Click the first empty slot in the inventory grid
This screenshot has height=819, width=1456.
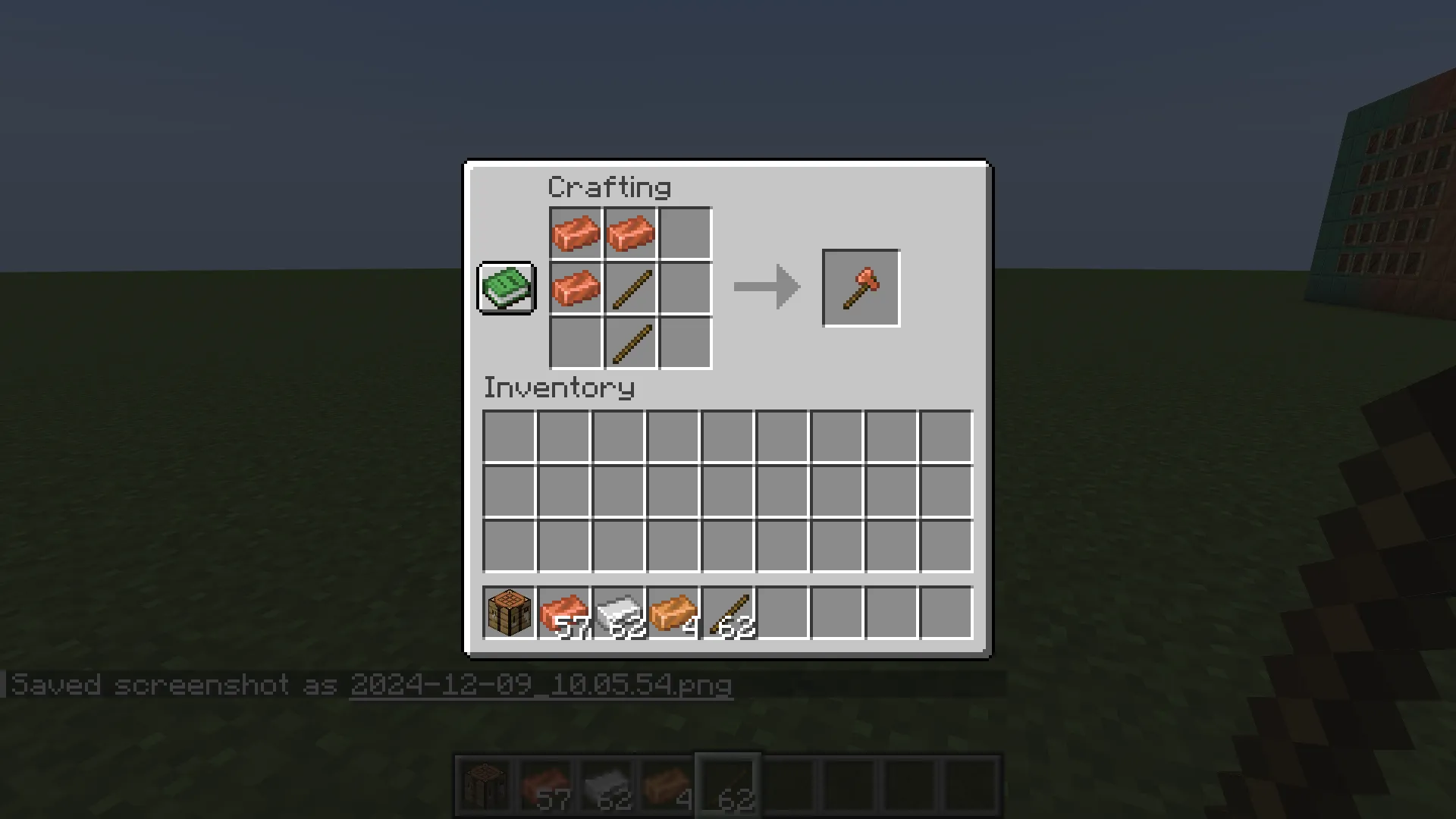508,434
